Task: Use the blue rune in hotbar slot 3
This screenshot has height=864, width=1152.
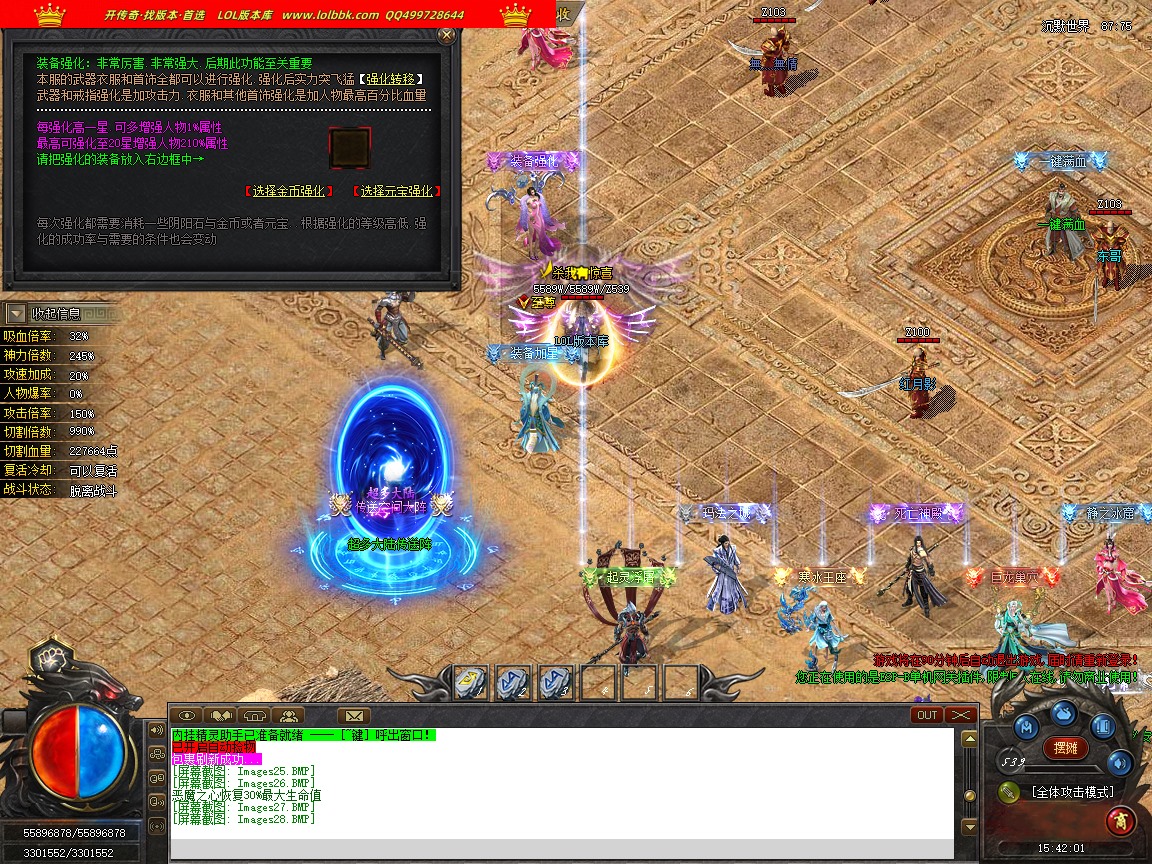Action: (x=555, y=682)
